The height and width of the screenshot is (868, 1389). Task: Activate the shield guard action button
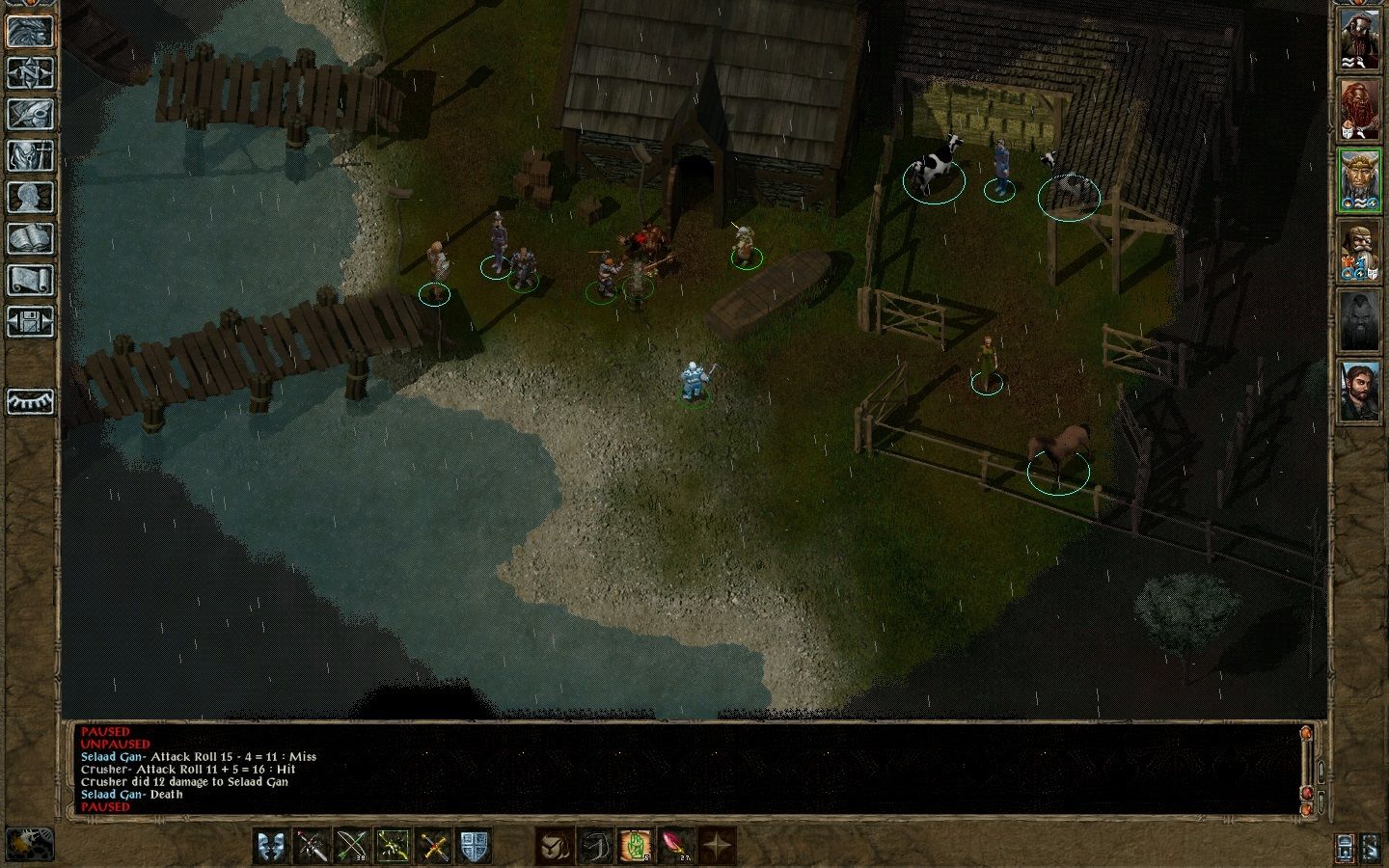pos(474,846)
